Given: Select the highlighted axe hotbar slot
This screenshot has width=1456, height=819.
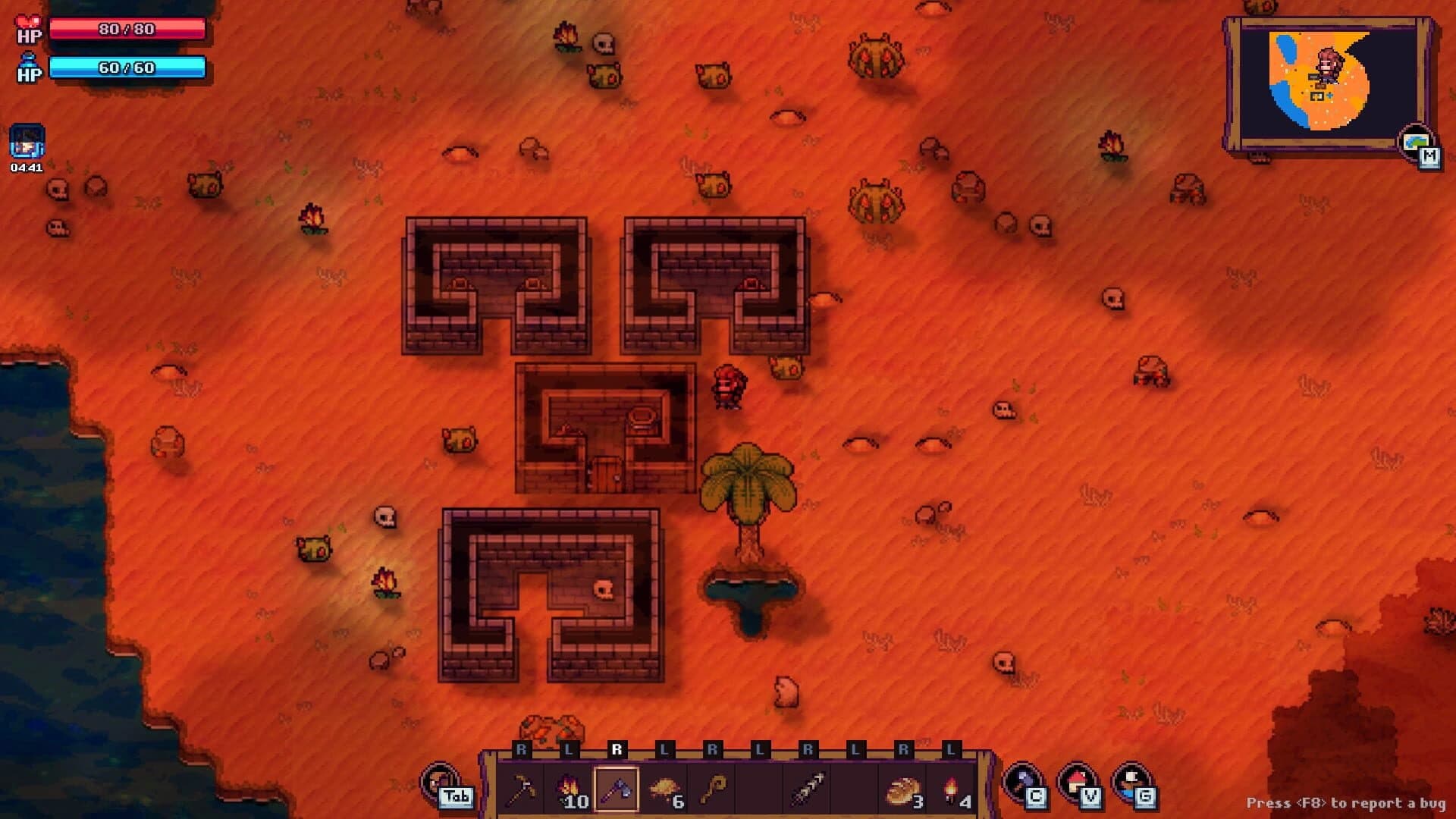Looking at the screenshot, I should [x=618, y=789].
